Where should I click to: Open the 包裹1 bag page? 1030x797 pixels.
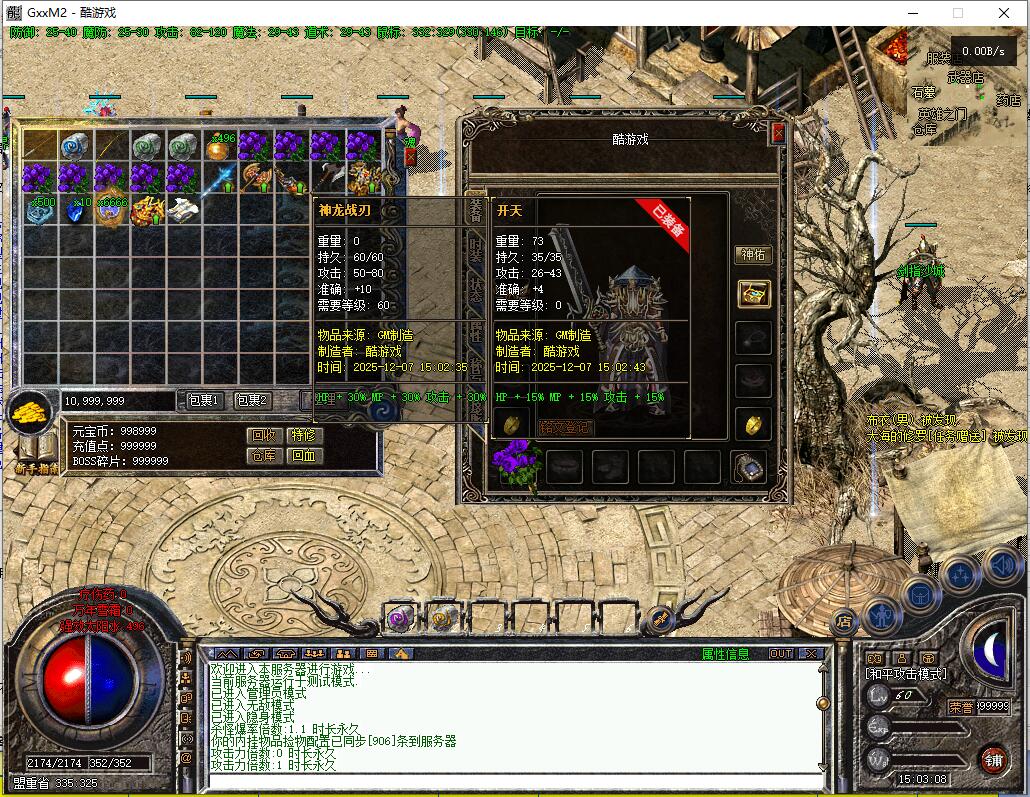(x=204, y=401)
